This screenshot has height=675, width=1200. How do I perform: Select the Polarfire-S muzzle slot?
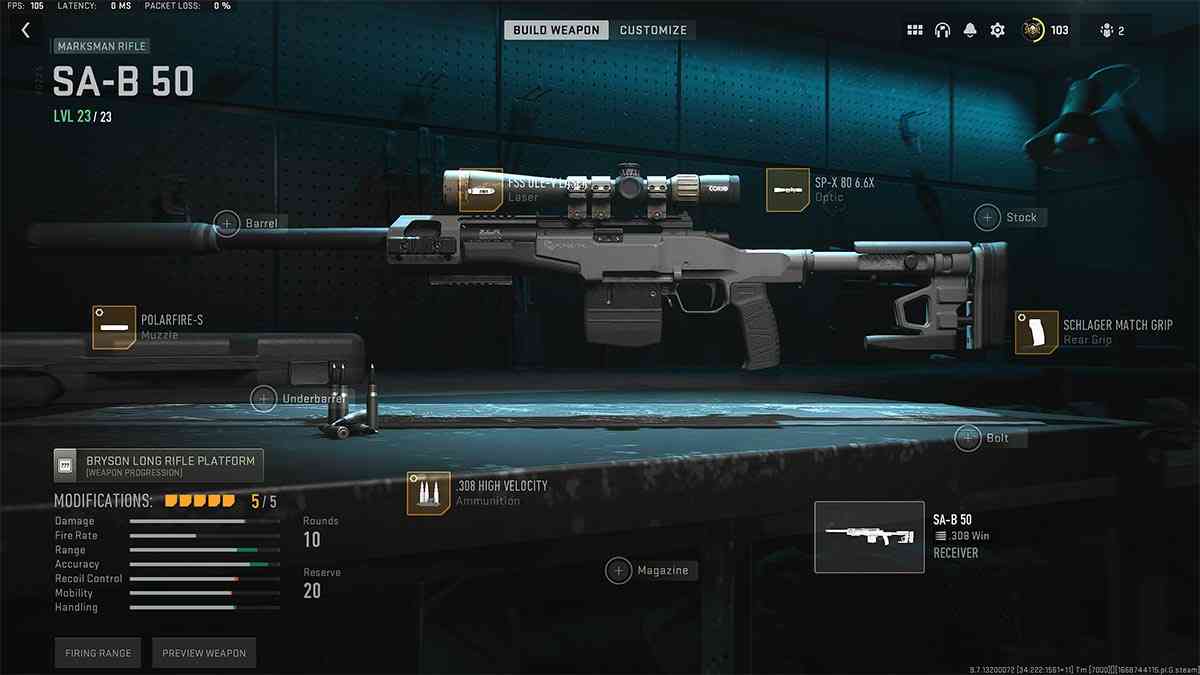(x=114, y=327)
